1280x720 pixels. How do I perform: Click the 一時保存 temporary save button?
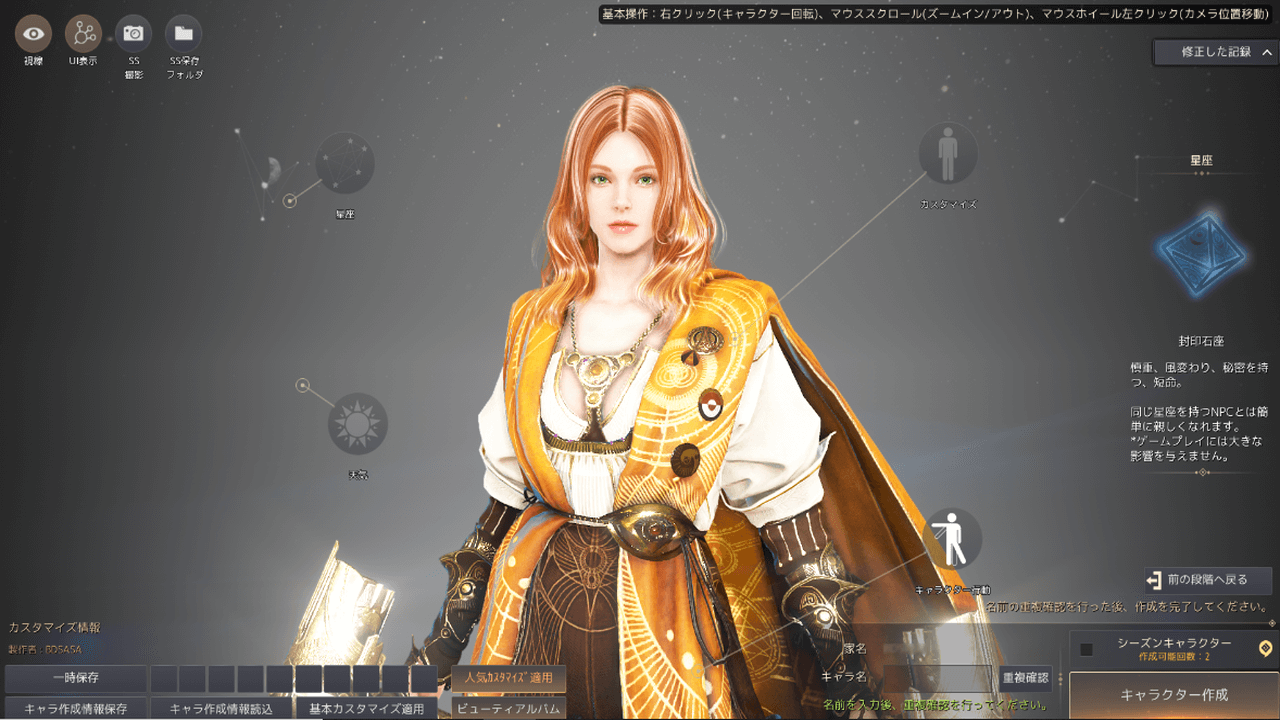75,678
